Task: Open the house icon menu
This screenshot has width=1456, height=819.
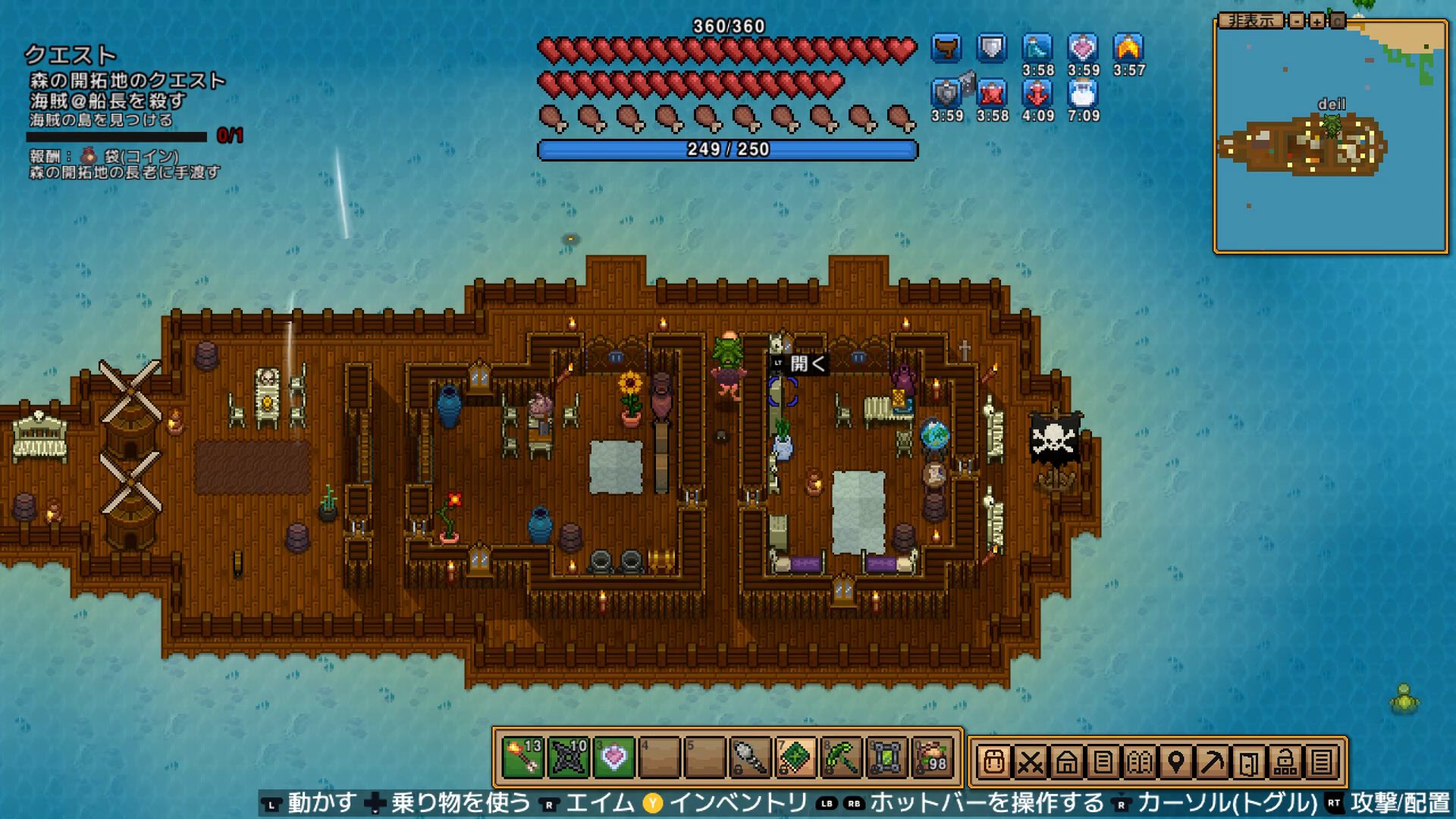Action: pos(1066,761)
